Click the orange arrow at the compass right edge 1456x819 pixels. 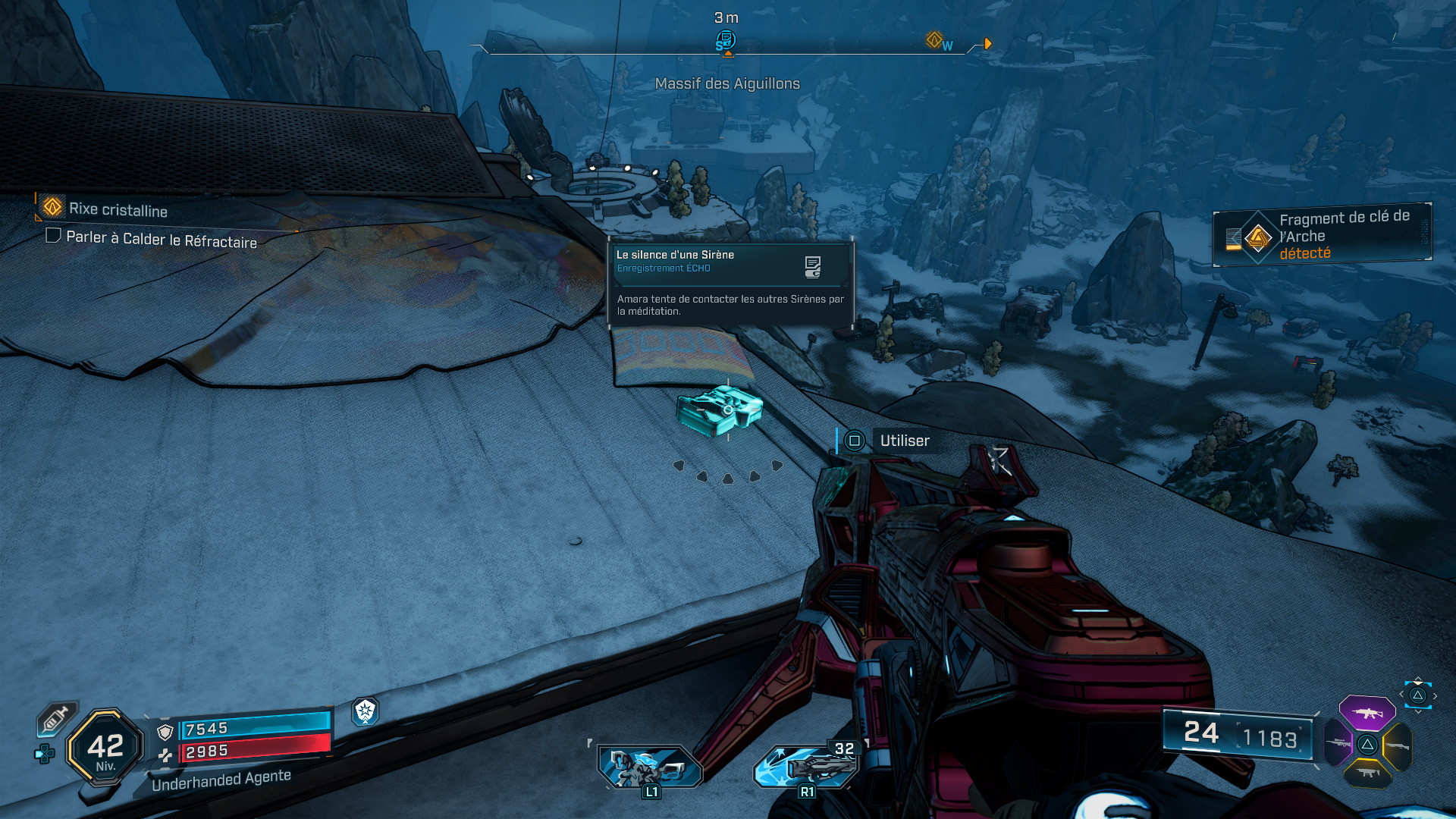[986, 43]
